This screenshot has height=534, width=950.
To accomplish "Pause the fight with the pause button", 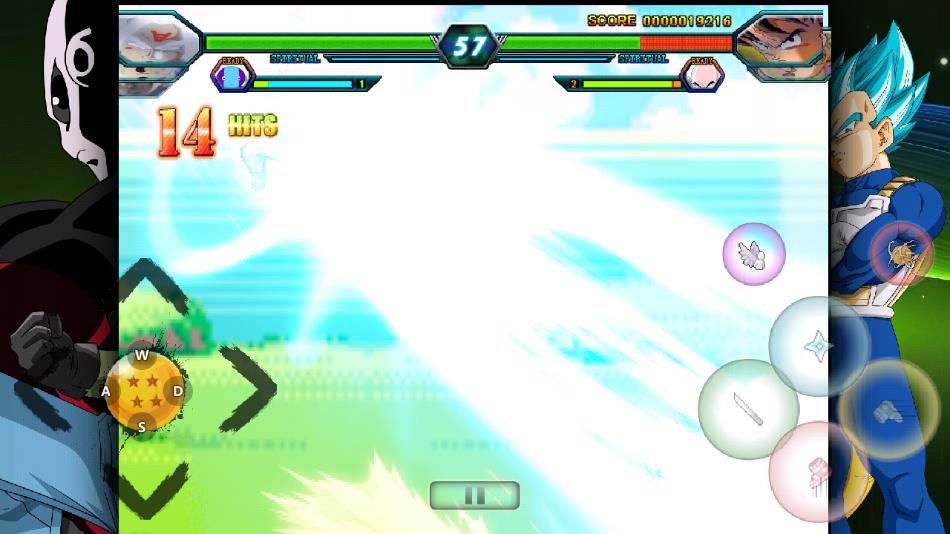I will [474, 495].
